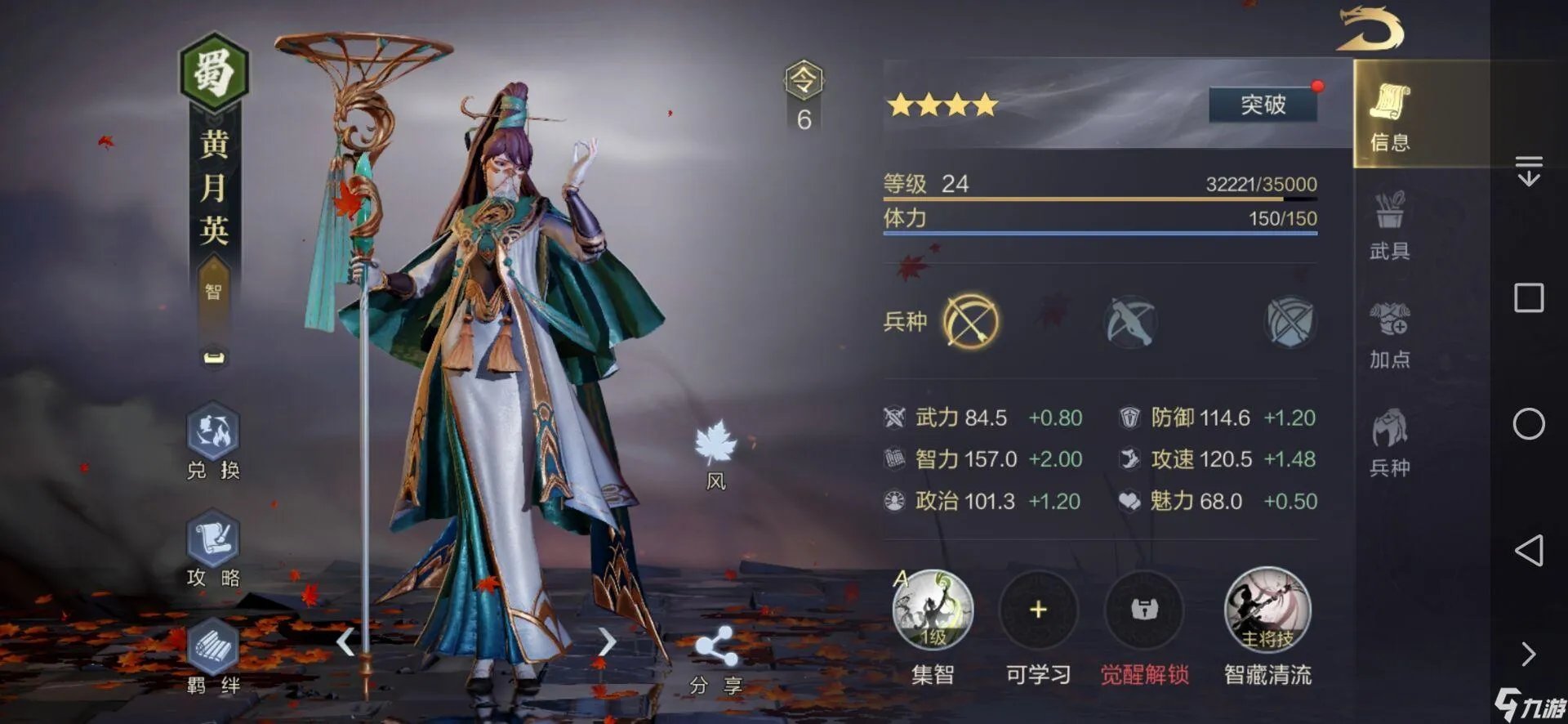This screenshot has height=724, width=1568.
Task: Share the hero via 分享
Action: [x=715, y=657]
